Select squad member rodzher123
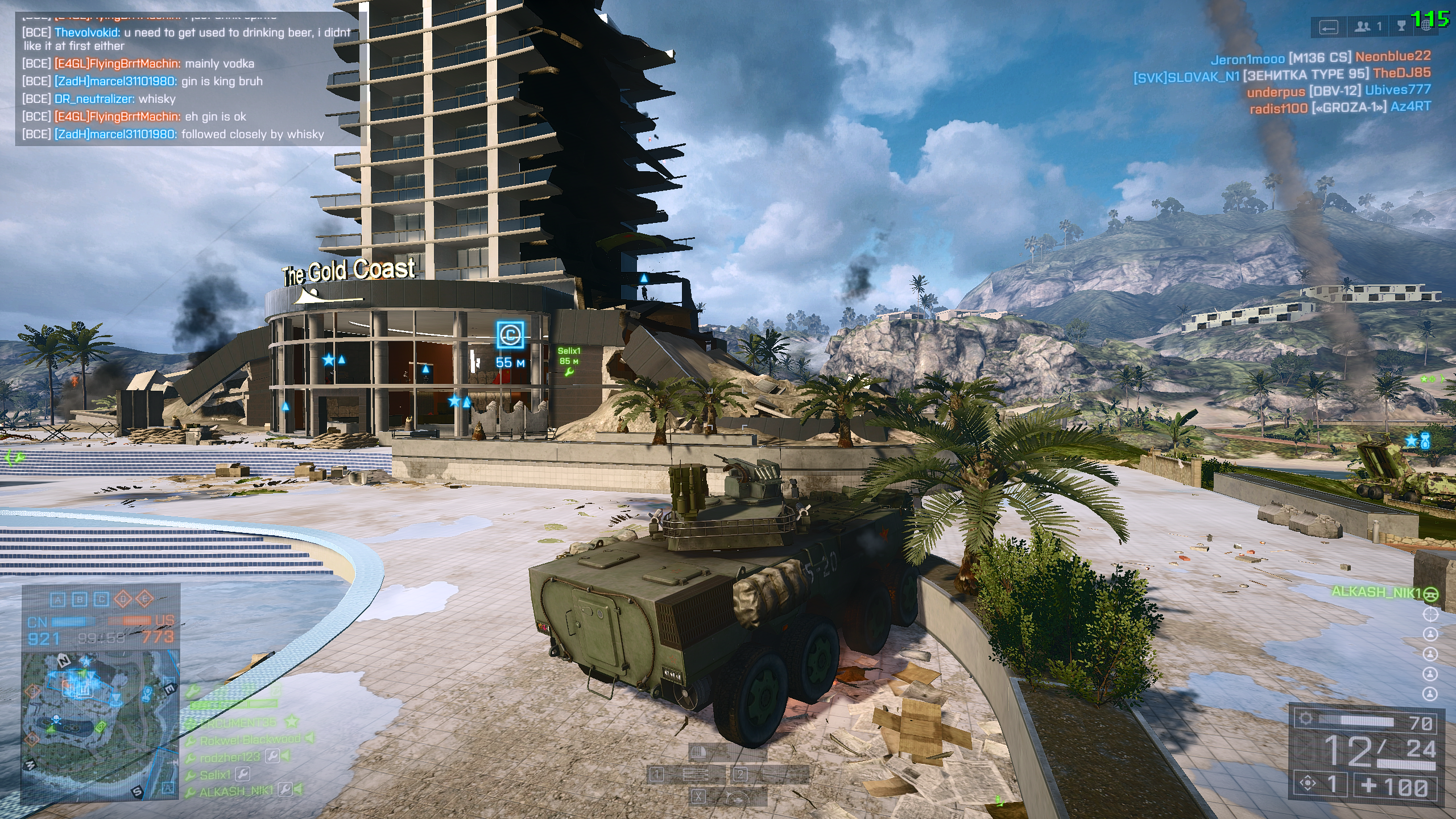The width and height of the screenshot is (1456, 819). (230, 757)
